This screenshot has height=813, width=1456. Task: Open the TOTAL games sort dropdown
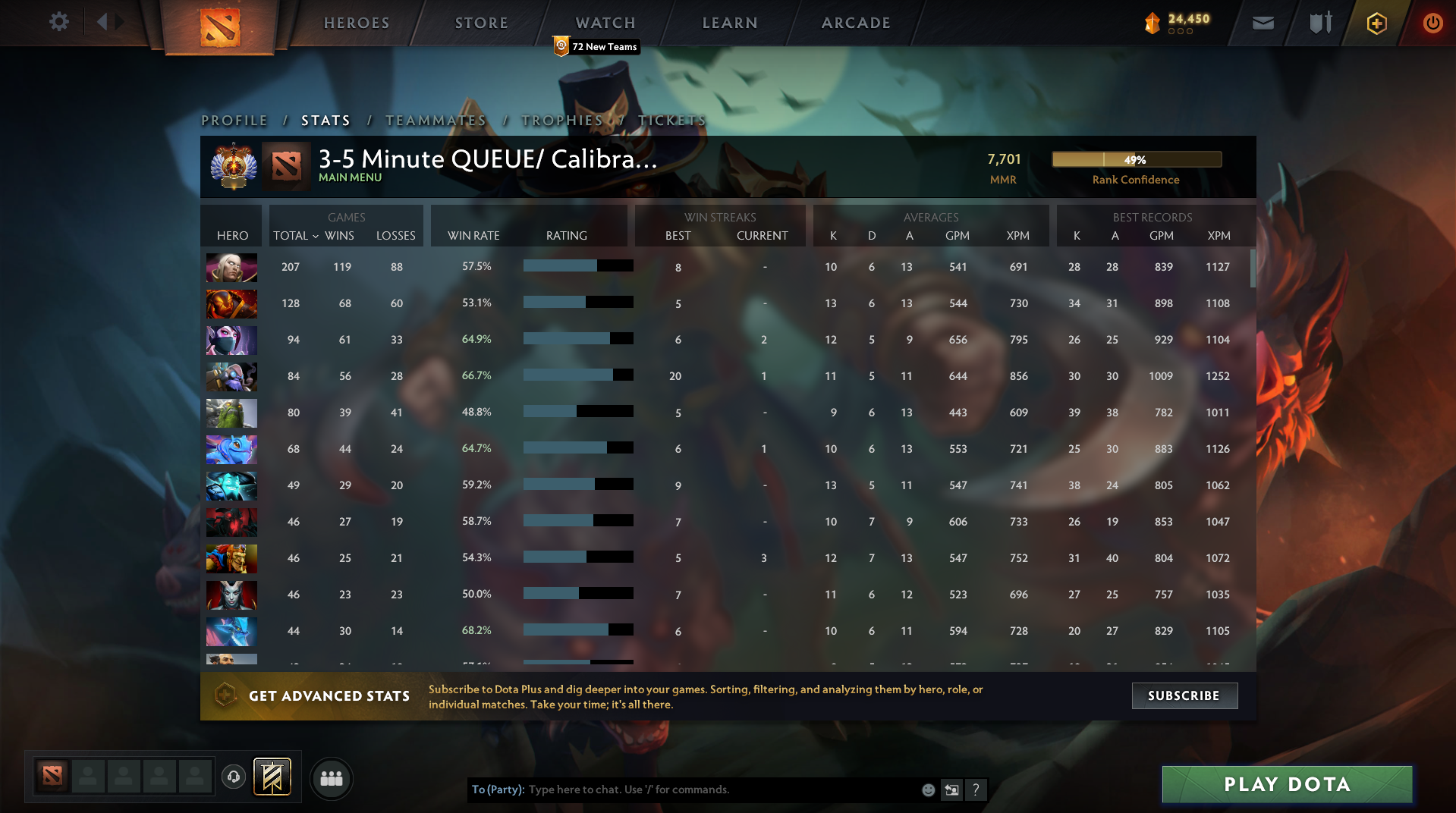295,236
